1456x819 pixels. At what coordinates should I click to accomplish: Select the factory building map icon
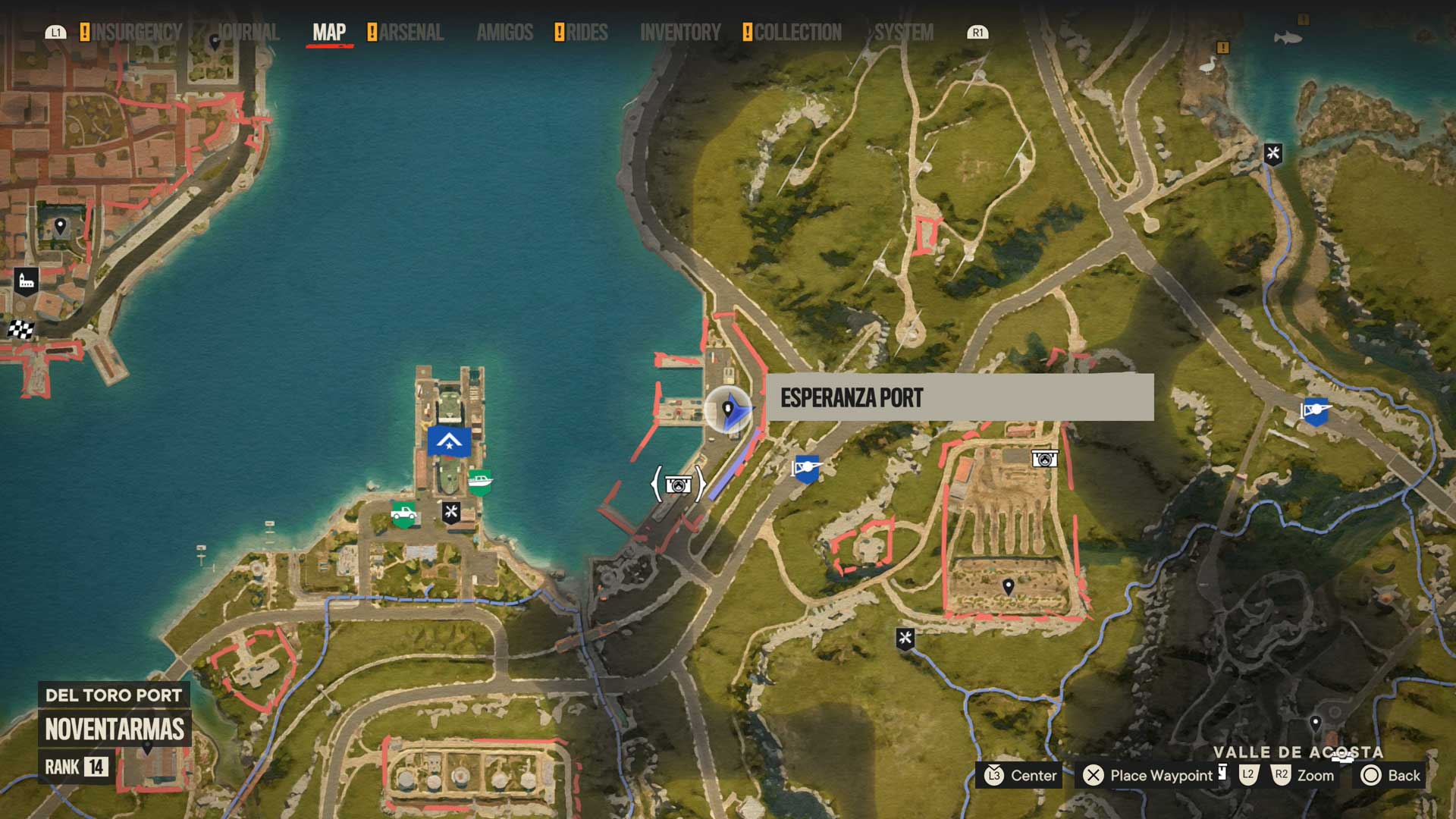[27, 281]
